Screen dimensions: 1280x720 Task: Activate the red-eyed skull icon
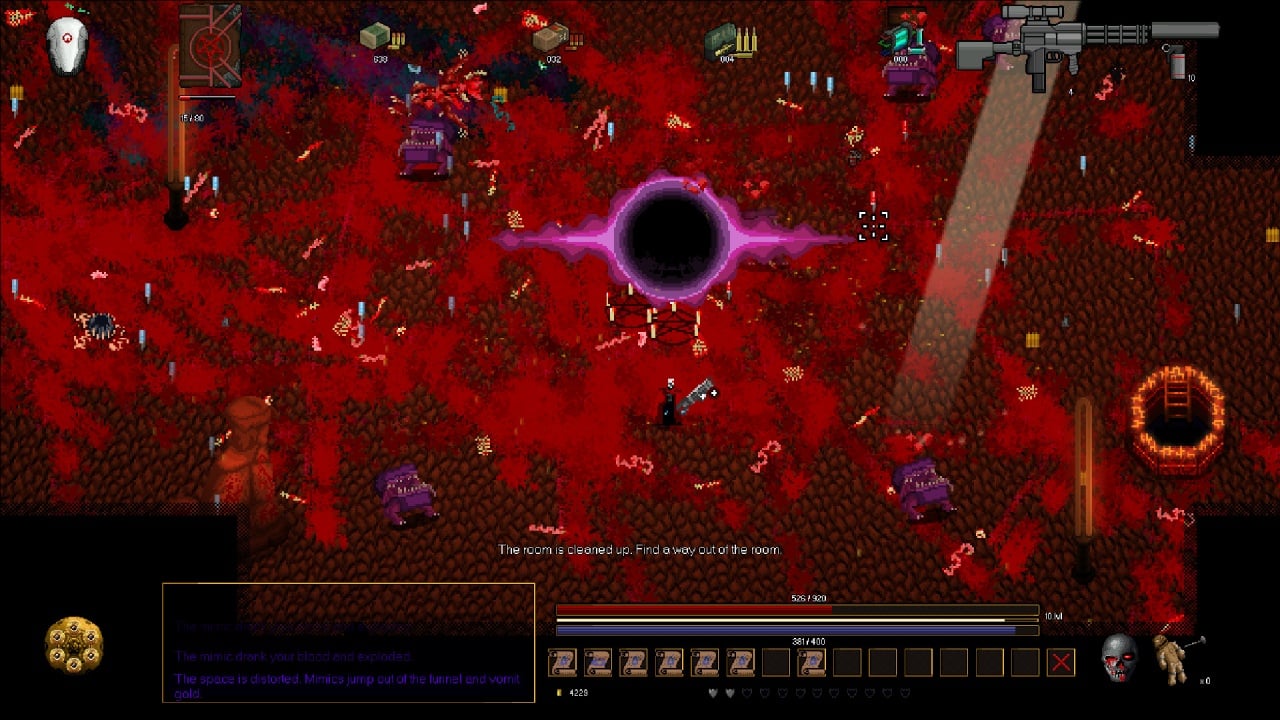(1119, 656)
